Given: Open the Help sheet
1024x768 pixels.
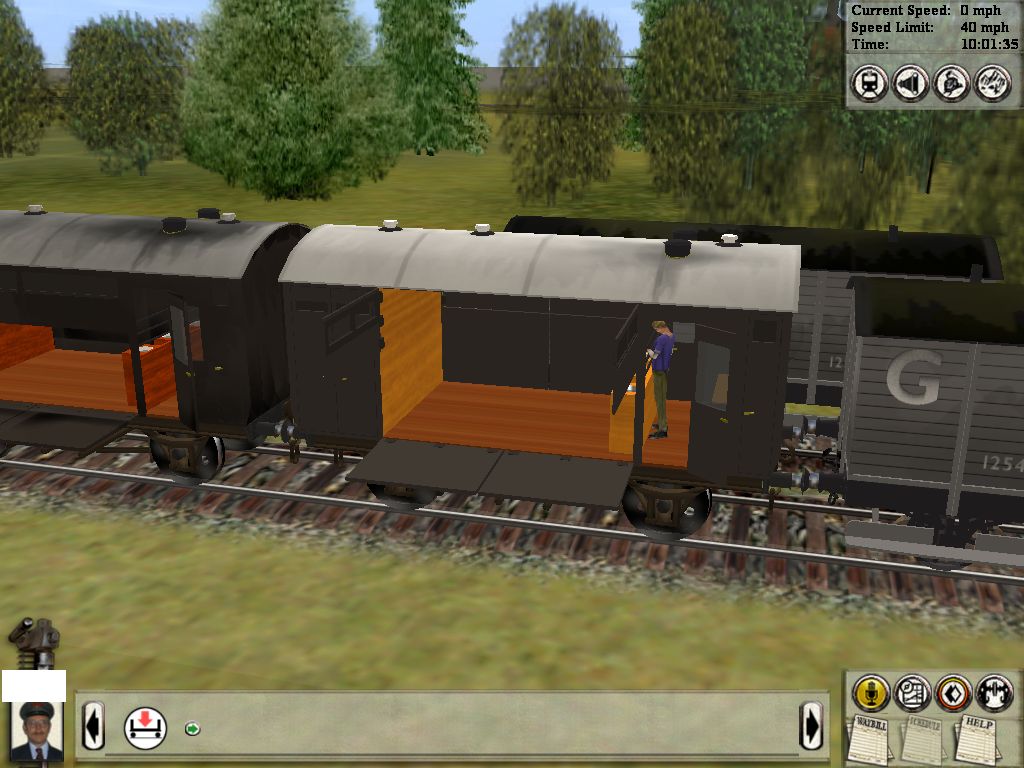Looking at the screenshot, I should coord(976,738).
